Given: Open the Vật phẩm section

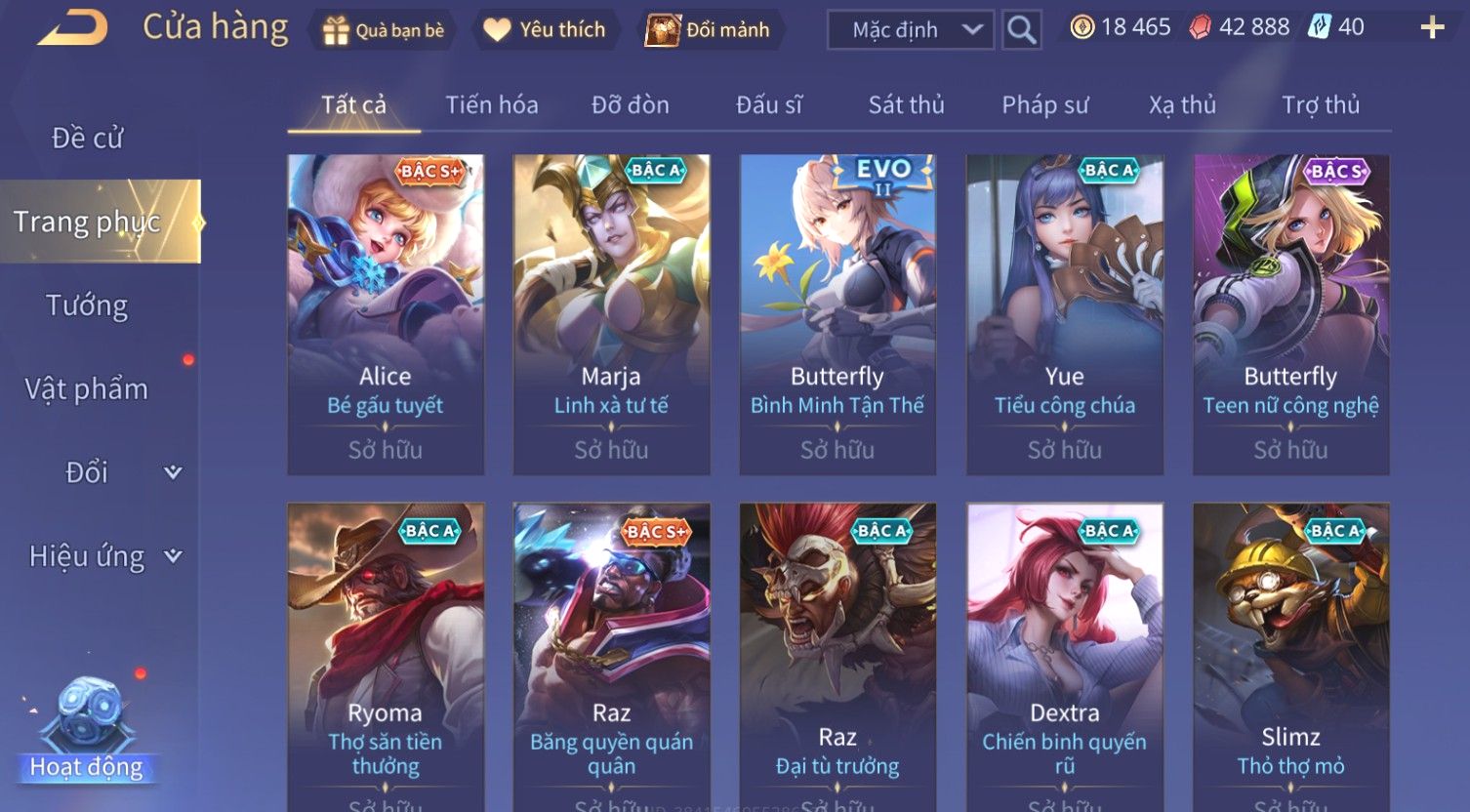Looking at the screenshot, I should [87, 388].
